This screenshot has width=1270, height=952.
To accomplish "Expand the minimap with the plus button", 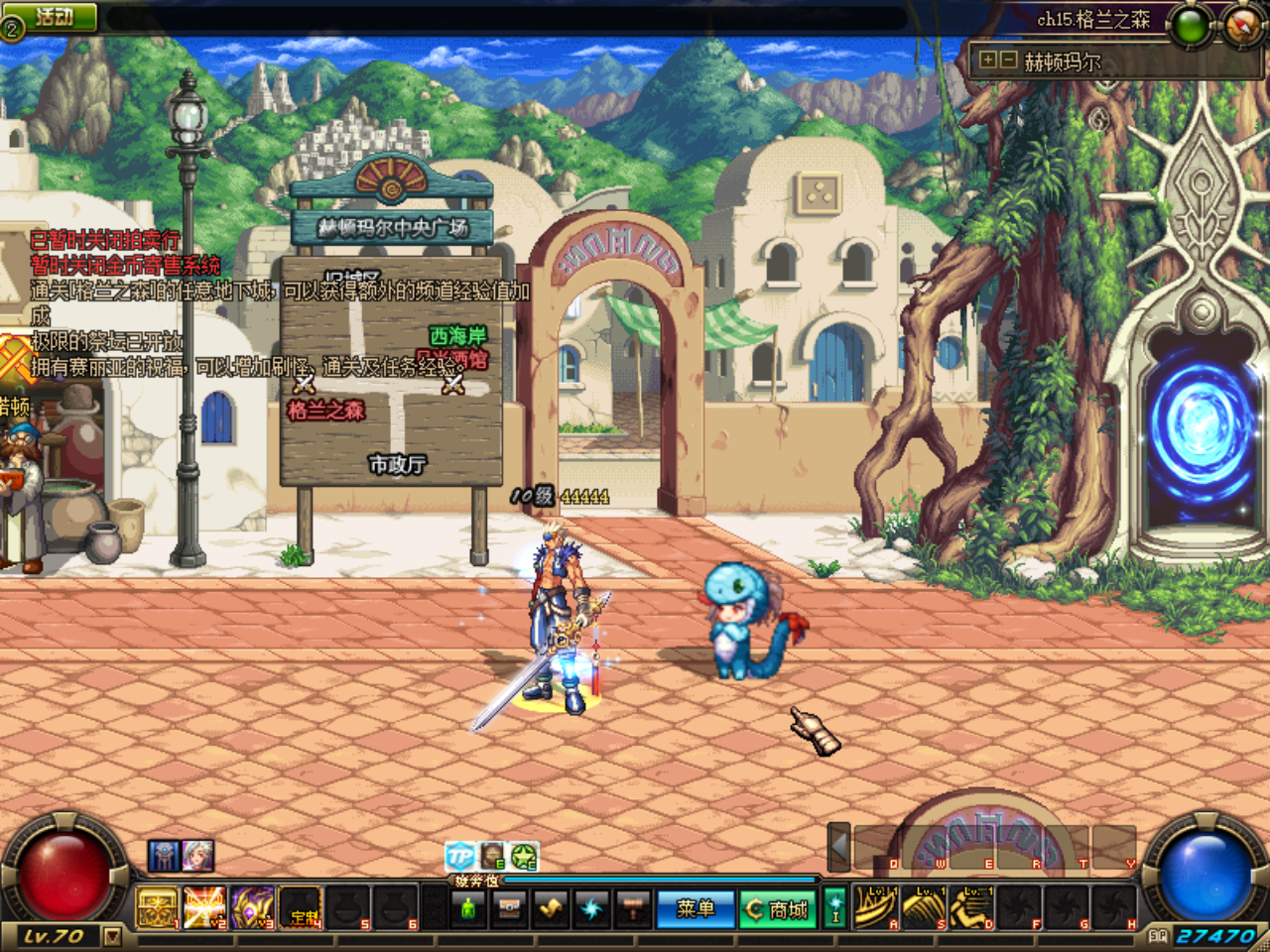I will [x=988, y=59].
